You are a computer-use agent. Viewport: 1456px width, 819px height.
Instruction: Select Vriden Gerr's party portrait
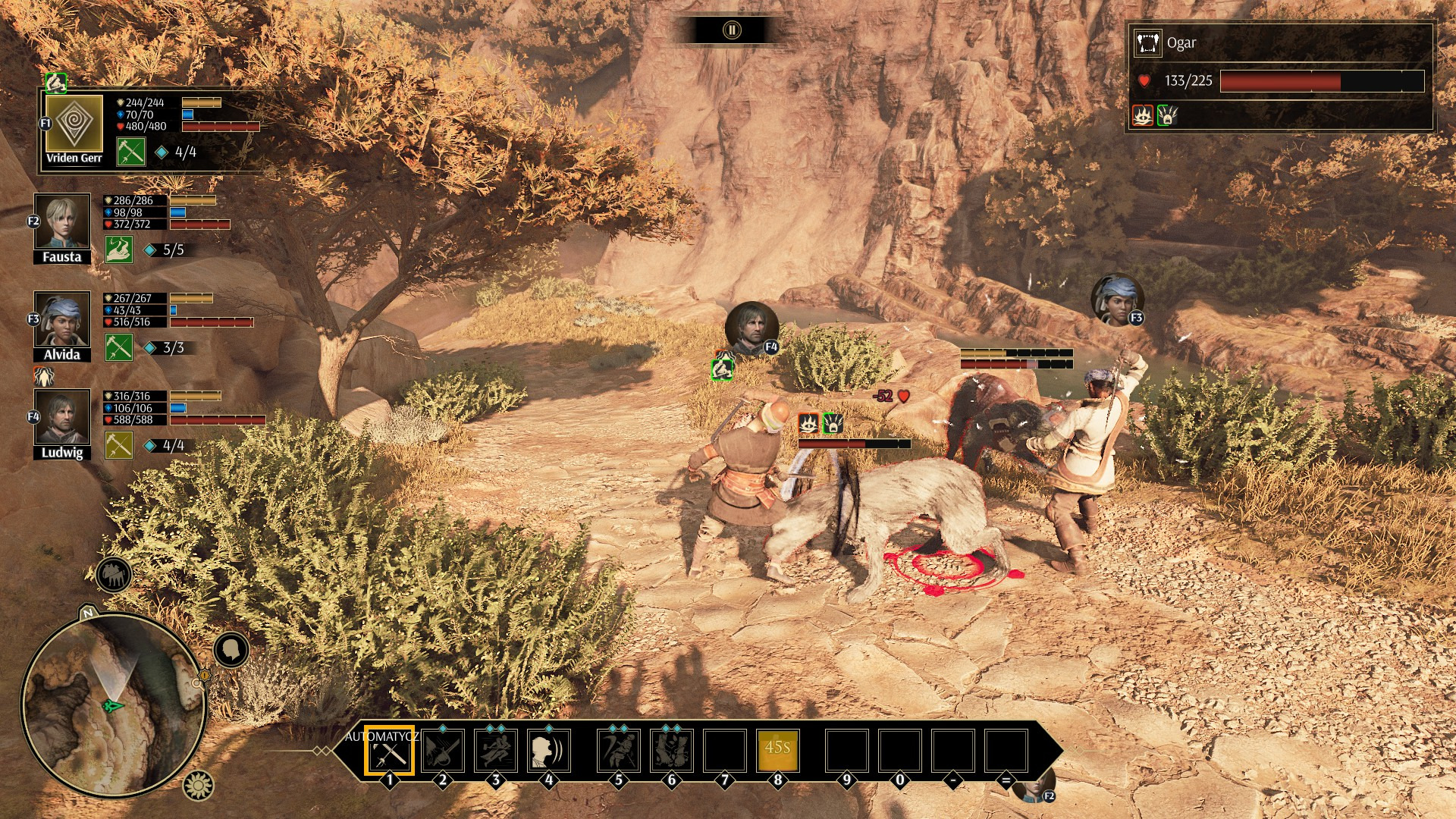tap(74, 124)
